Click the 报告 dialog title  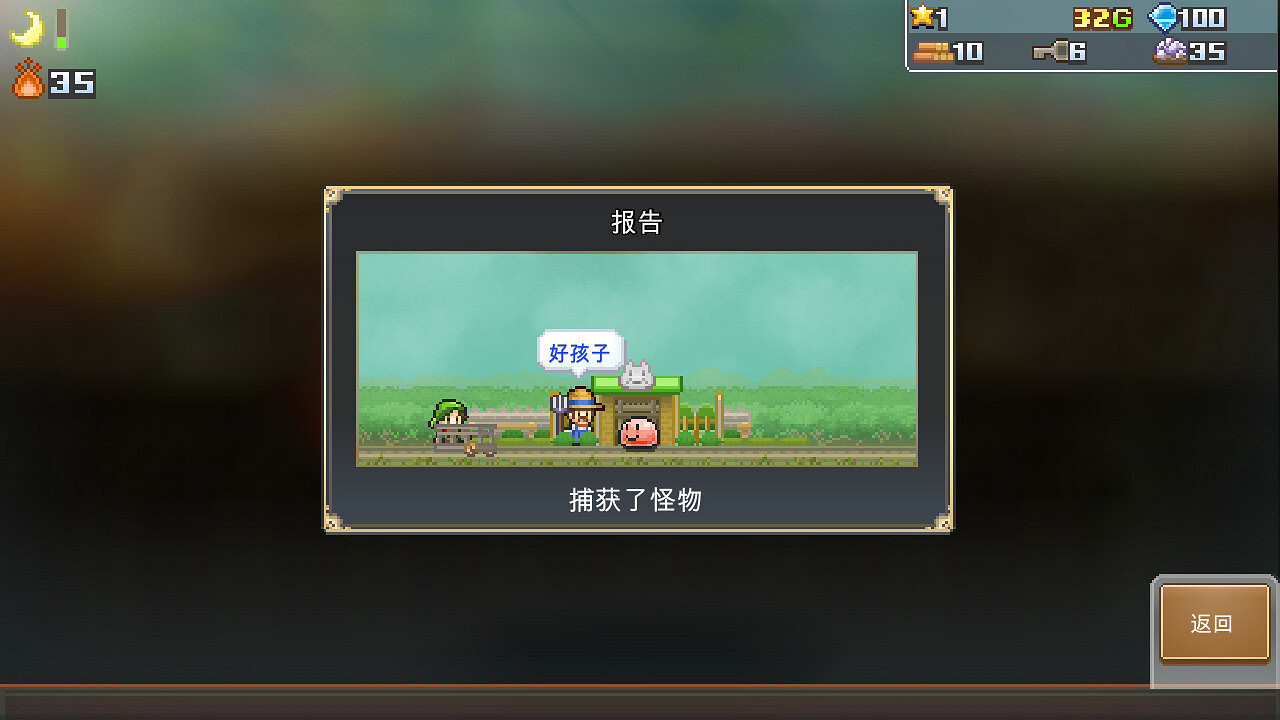pos(637,224)
